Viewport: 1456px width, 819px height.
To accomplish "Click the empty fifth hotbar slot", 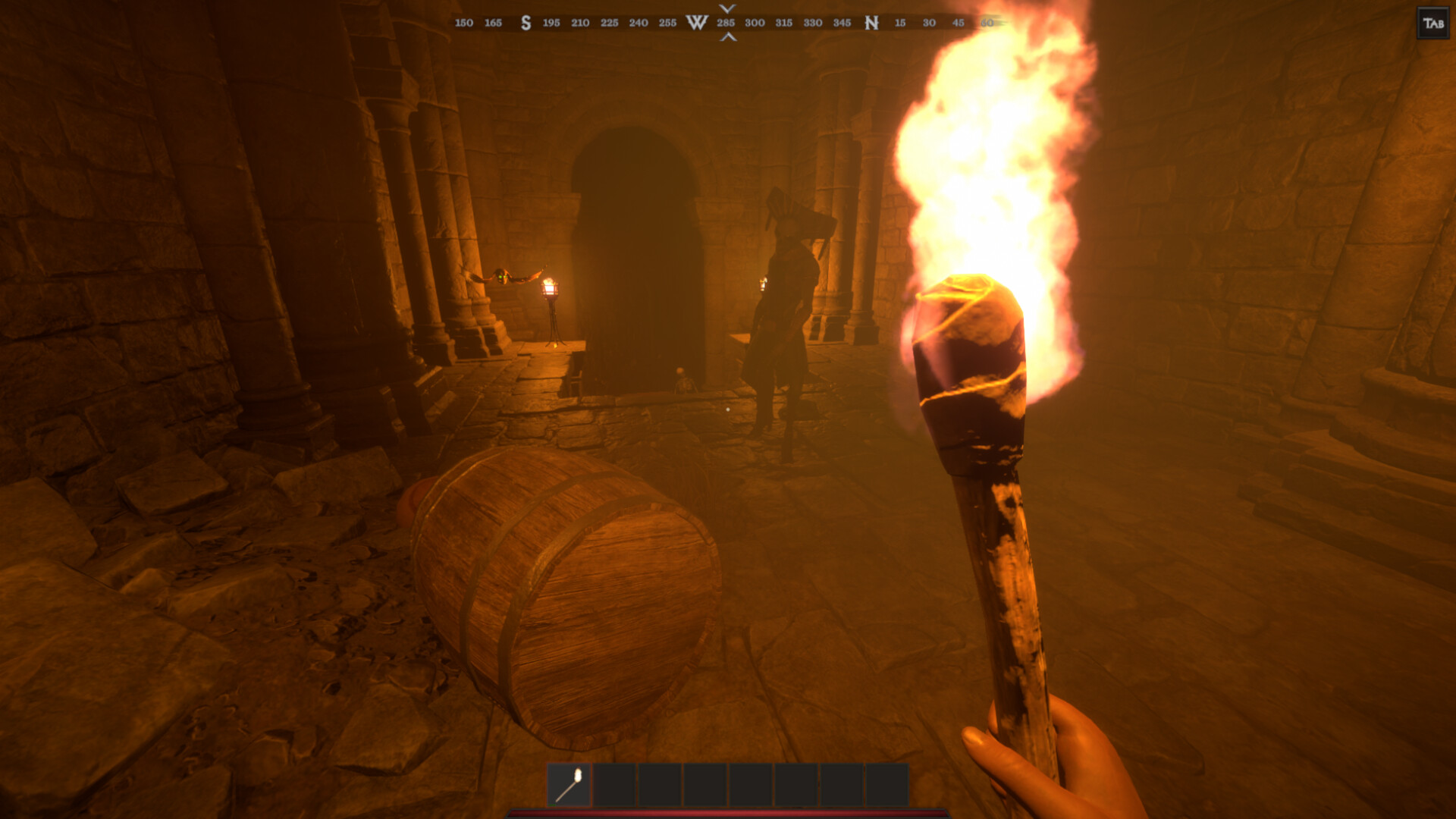I will pyautogui.click(x=752, y=783).
